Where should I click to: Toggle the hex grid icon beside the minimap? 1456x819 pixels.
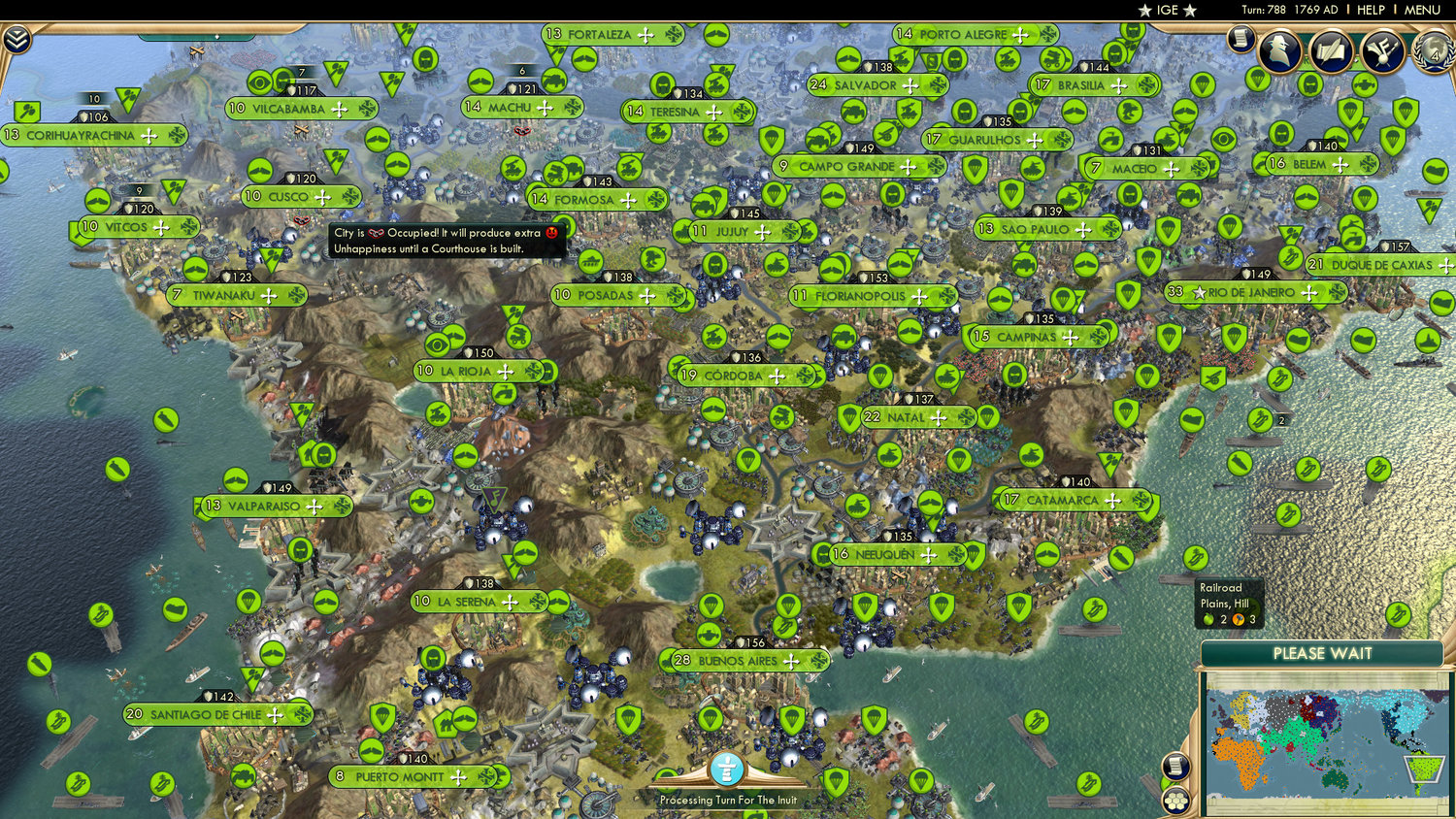pos(1176,803)
